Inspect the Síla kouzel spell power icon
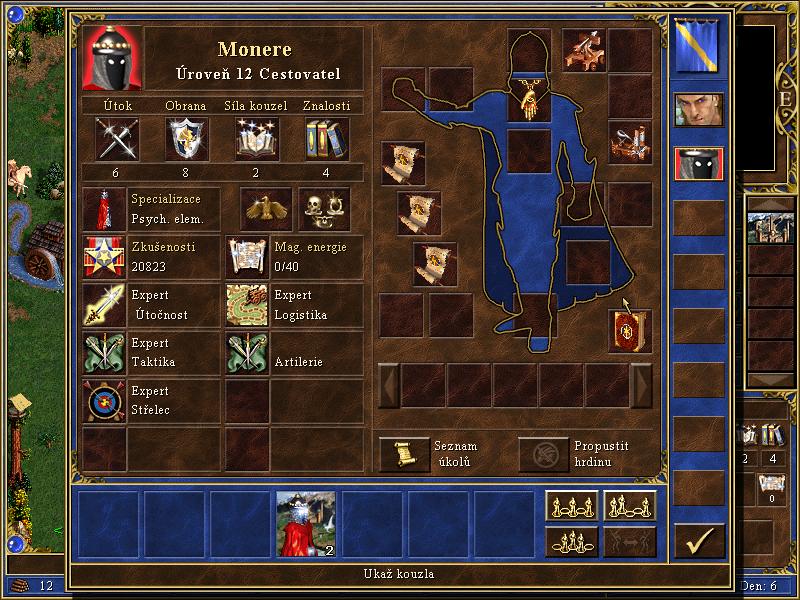This screenshot has width=800, height=600. (x=257, y=139)
